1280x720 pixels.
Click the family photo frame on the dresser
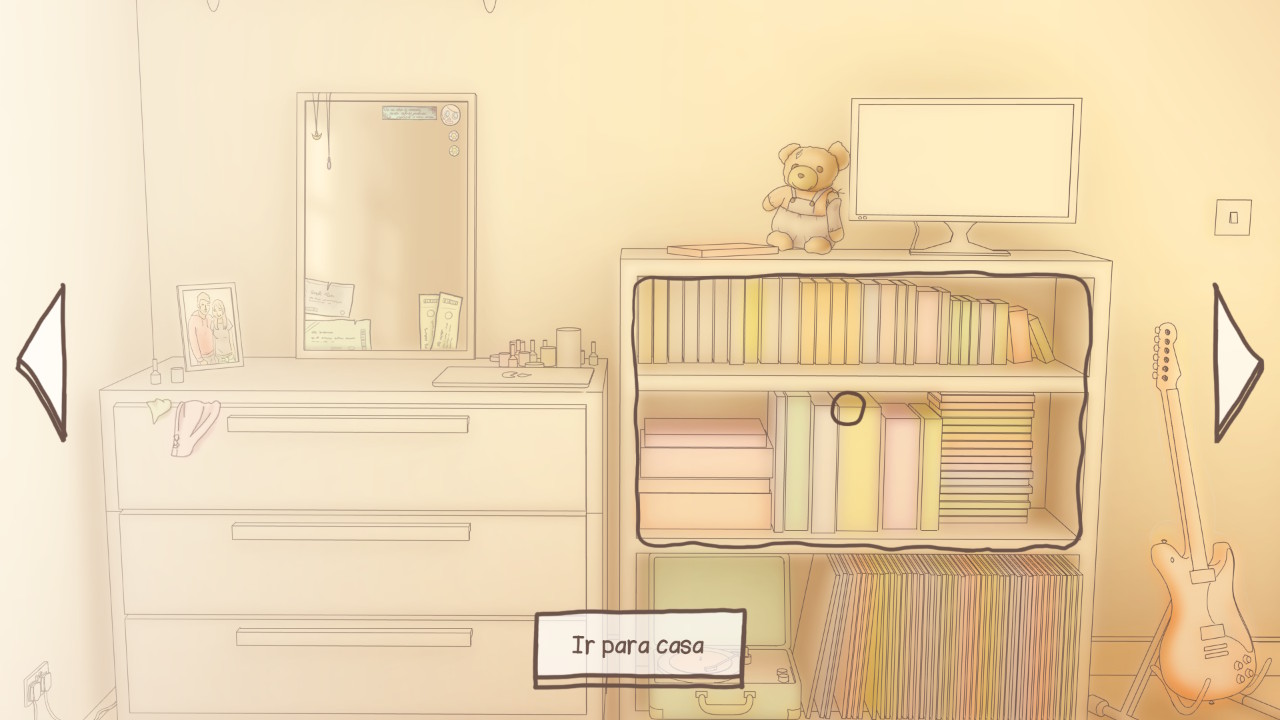(210, 325)
